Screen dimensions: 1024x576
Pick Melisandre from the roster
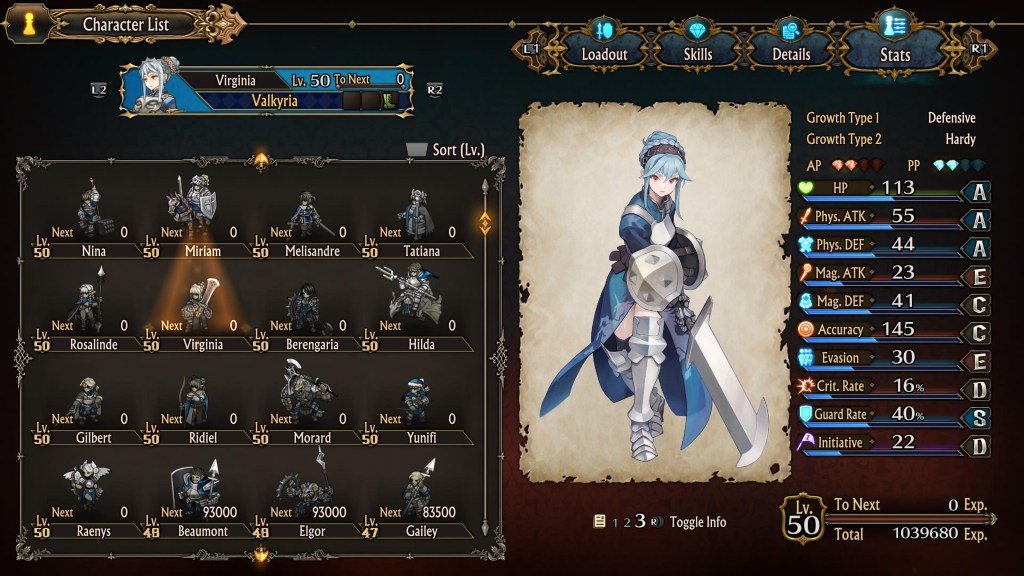pos(311,218)
